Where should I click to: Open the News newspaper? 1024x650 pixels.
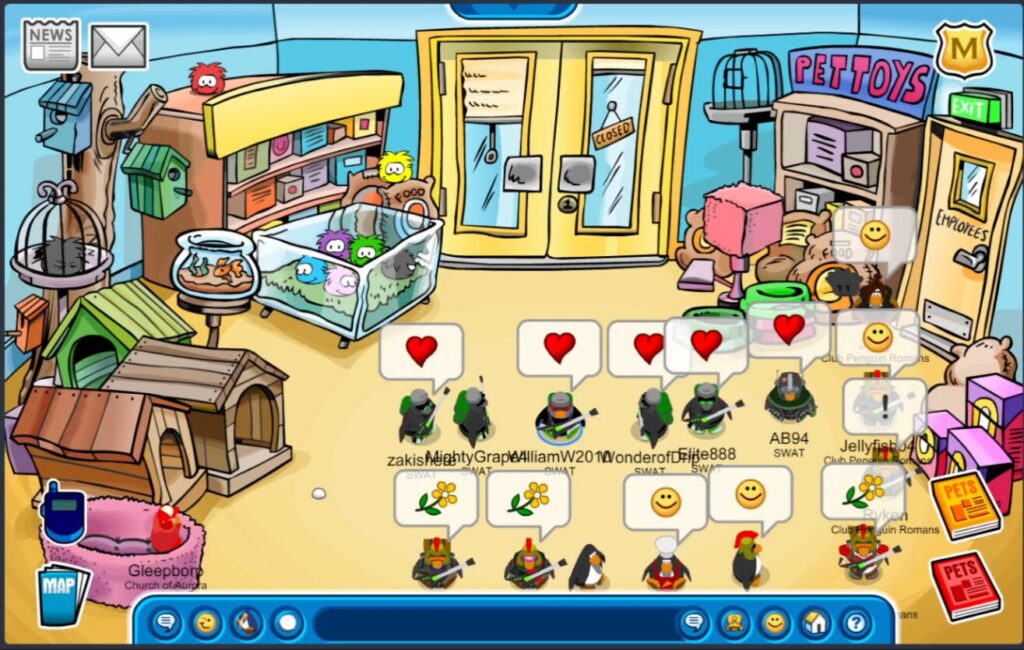coord(51,45)
